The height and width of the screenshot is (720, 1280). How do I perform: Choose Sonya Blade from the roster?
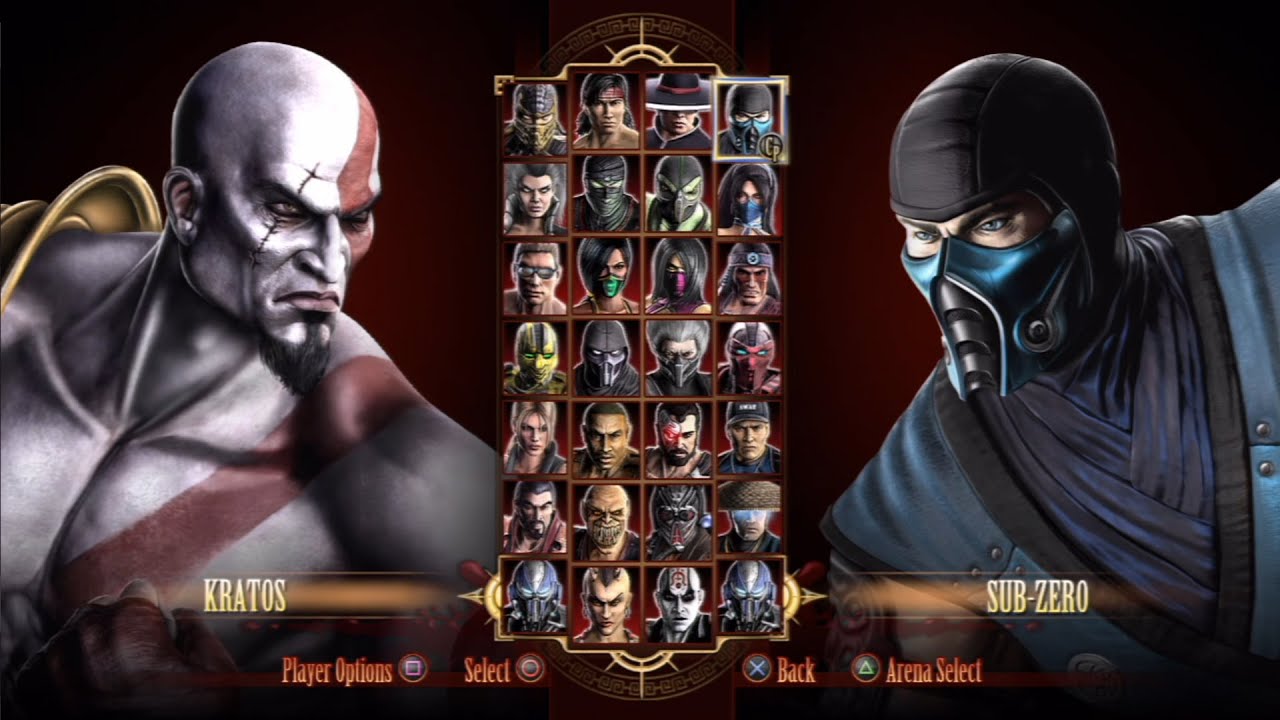tap(534, 438)
